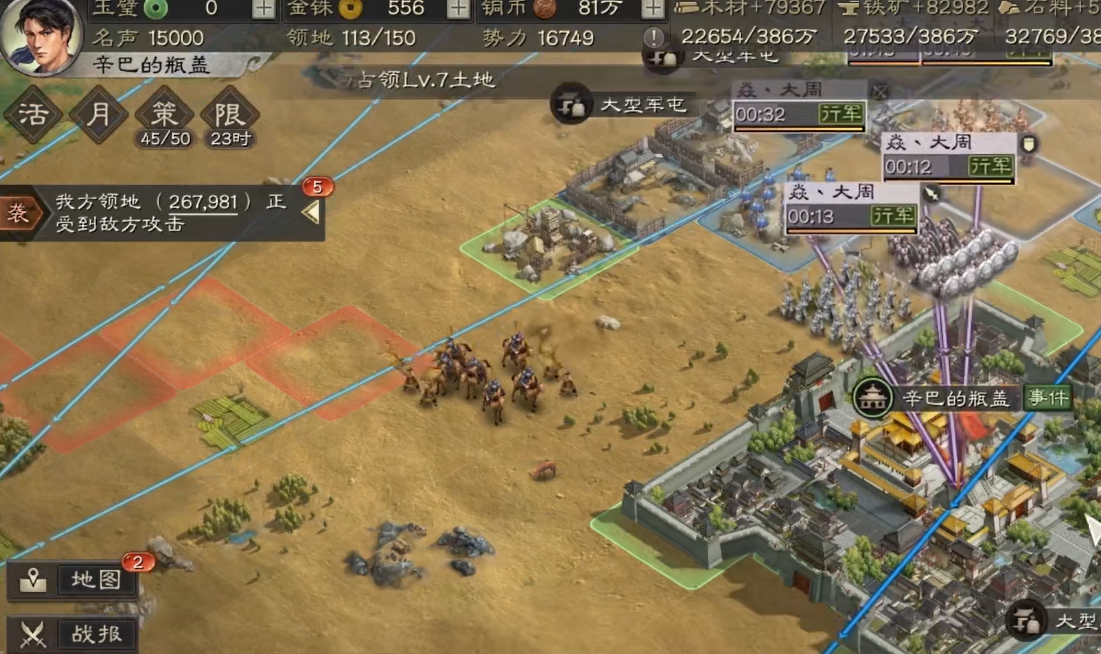Select the 策 strategy icon

point(165,114)
